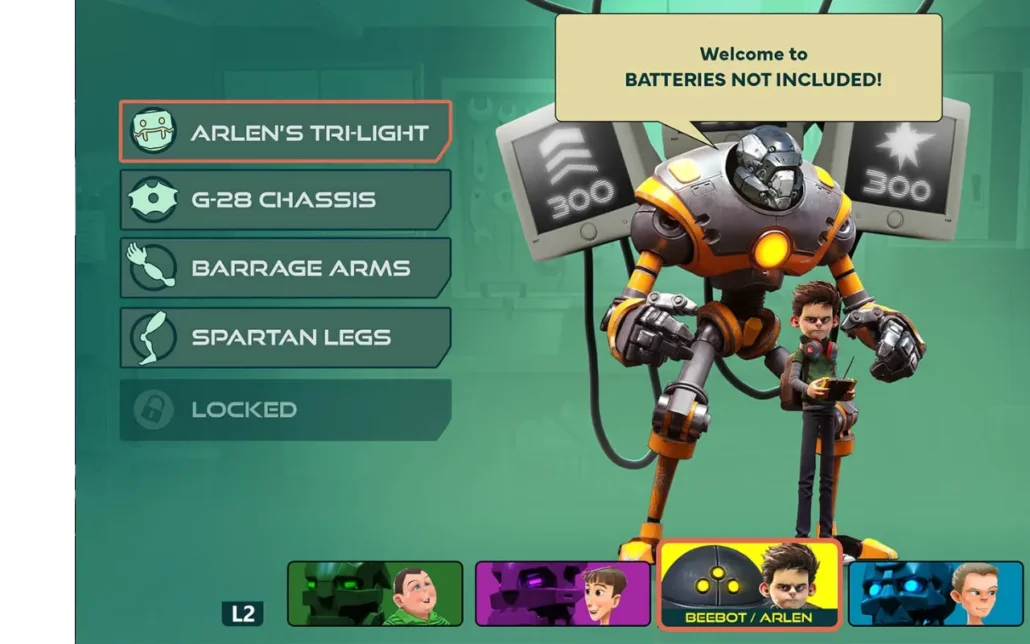Select Arlen's Tri-Light head part
Image resolution: width=1030 pixels, height=644 pixels.
tap(285, 132)
